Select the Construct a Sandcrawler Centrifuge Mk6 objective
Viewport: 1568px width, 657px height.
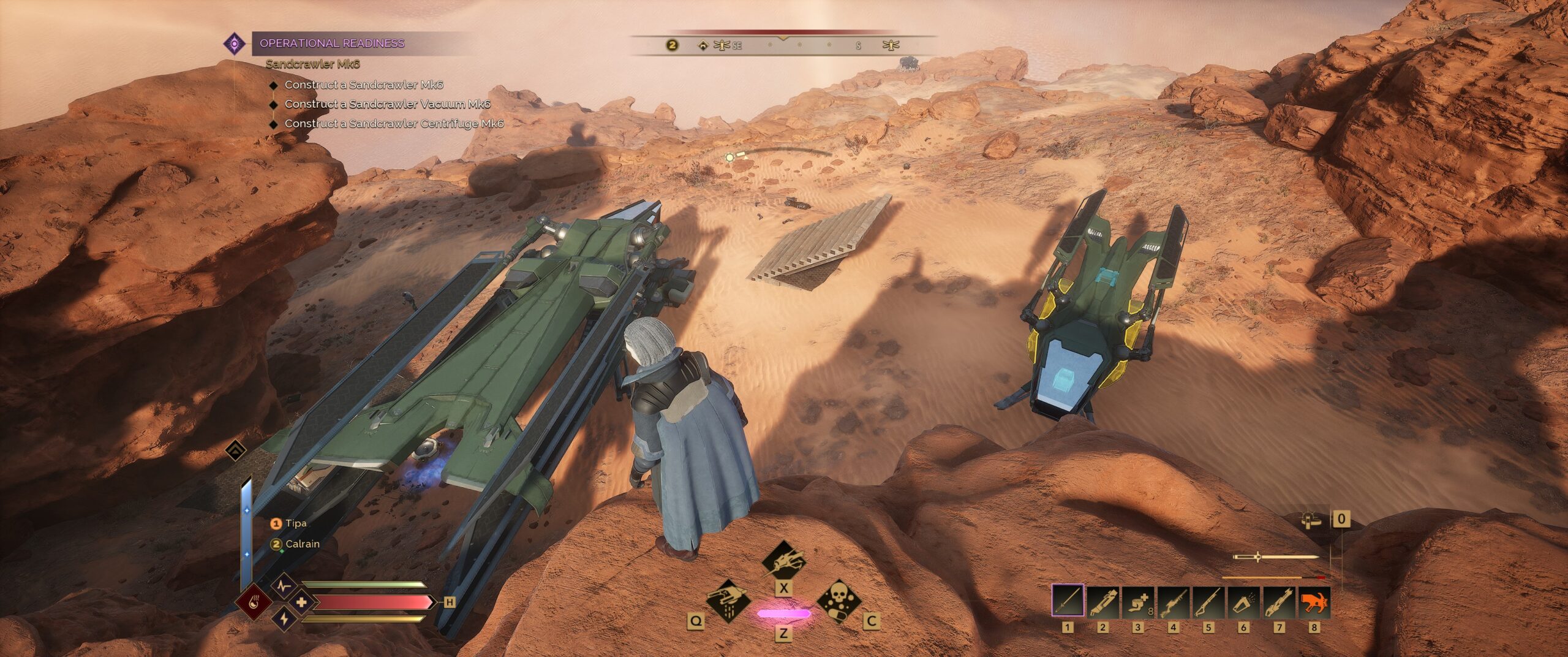click(394, 124)
